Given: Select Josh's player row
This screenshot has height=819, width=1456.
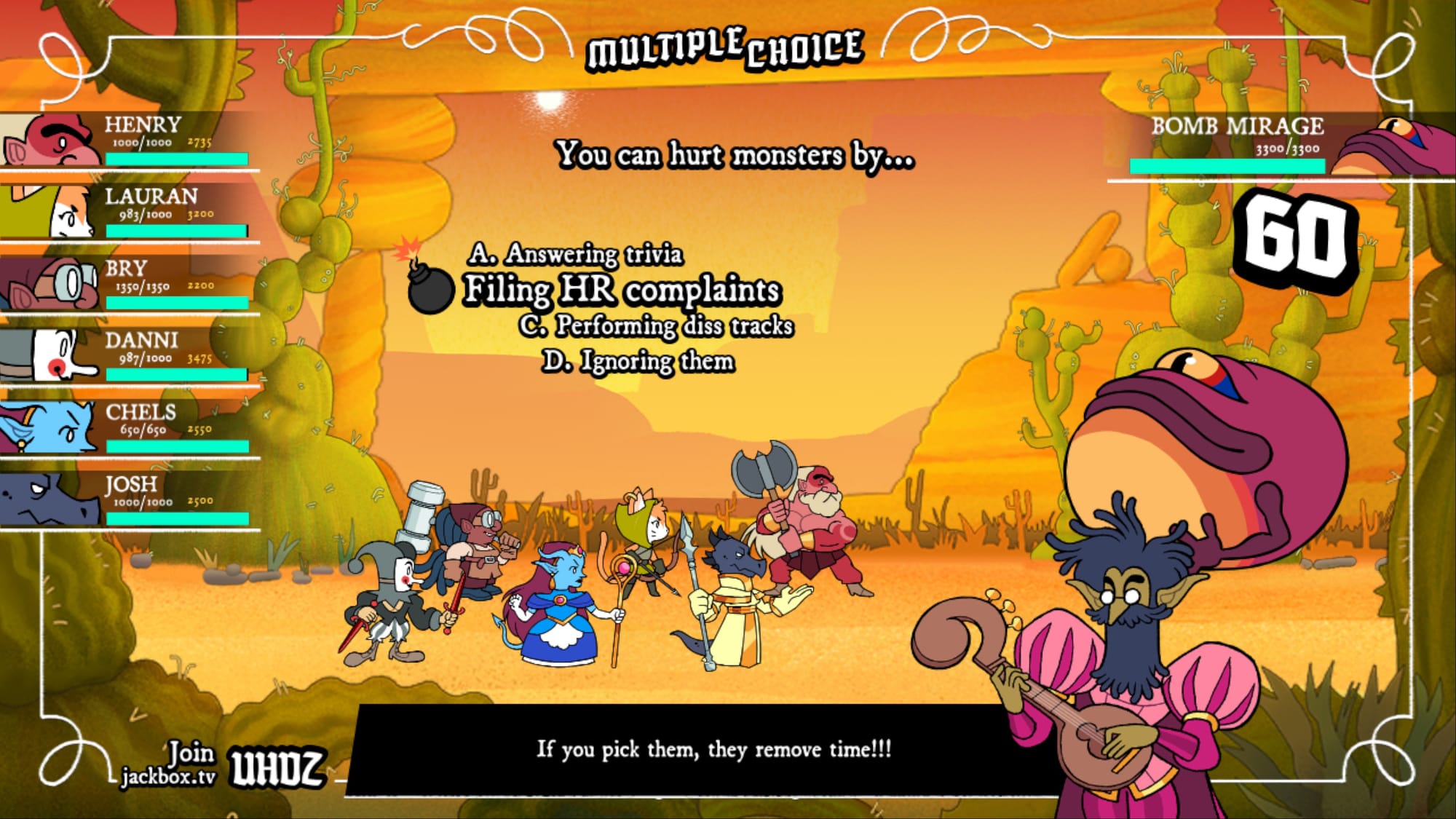Looking at the screenshot, I should (130, 499).
